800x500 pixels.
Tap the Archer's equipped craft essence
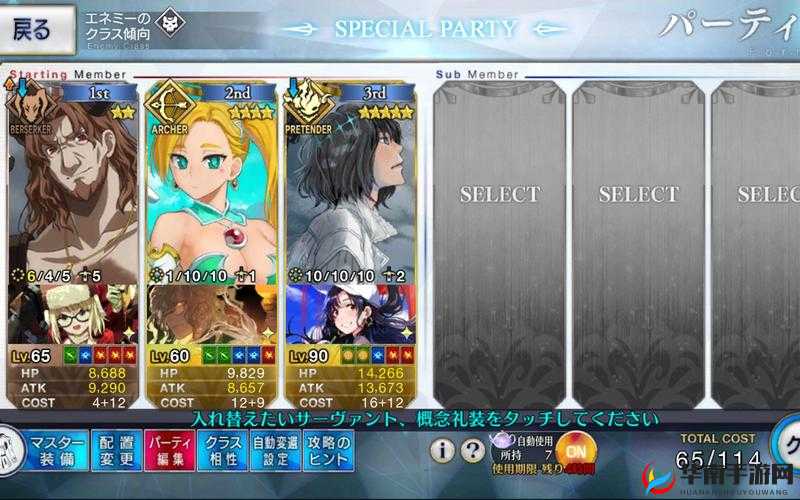[210, 314]
